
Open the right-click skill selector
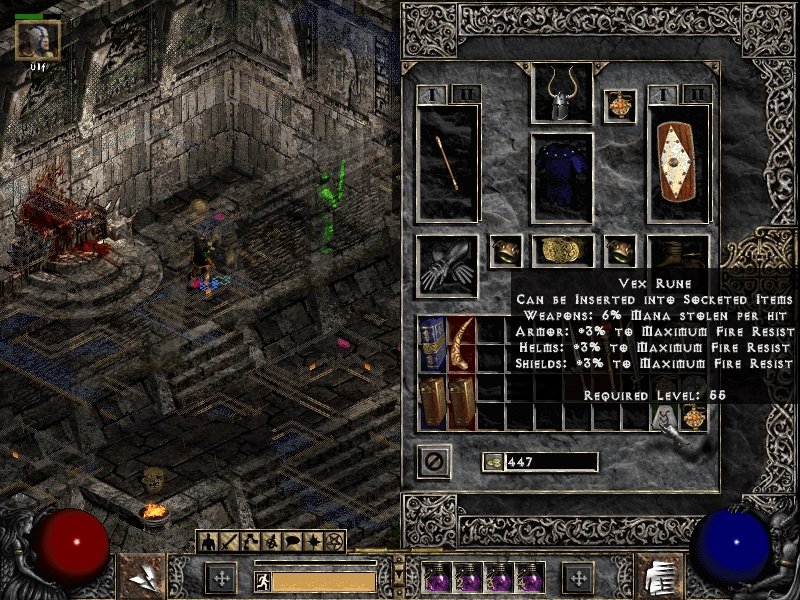[x=659, y=577]
